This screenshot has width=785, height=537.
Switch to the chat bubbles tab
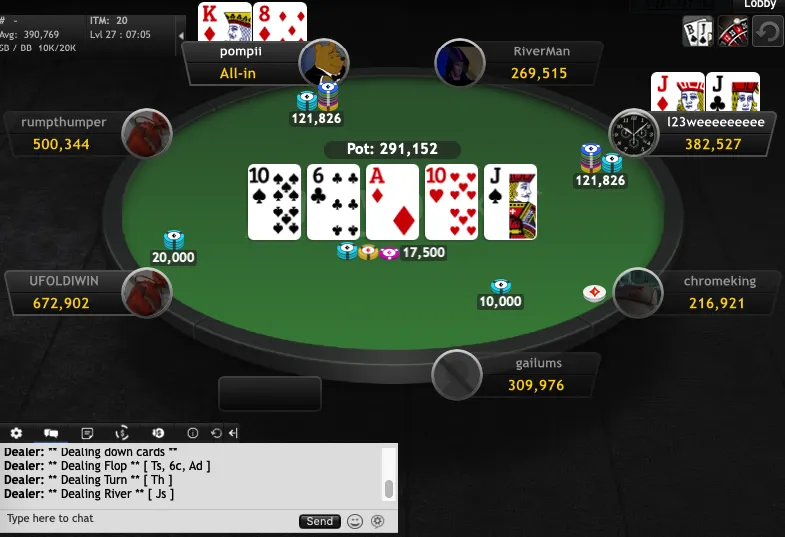(x=51, y=433)
